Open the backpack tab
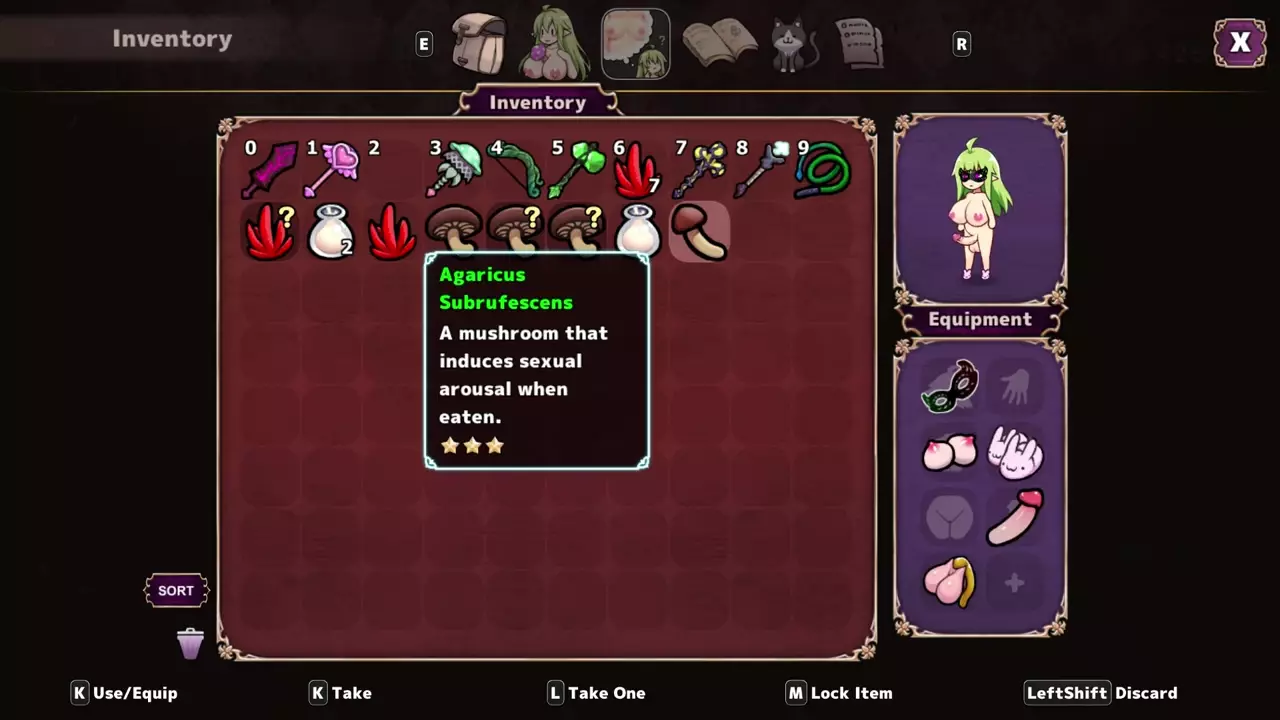Image resolution: width=1280 pixels, height=720 pixels. click(479, 43)
